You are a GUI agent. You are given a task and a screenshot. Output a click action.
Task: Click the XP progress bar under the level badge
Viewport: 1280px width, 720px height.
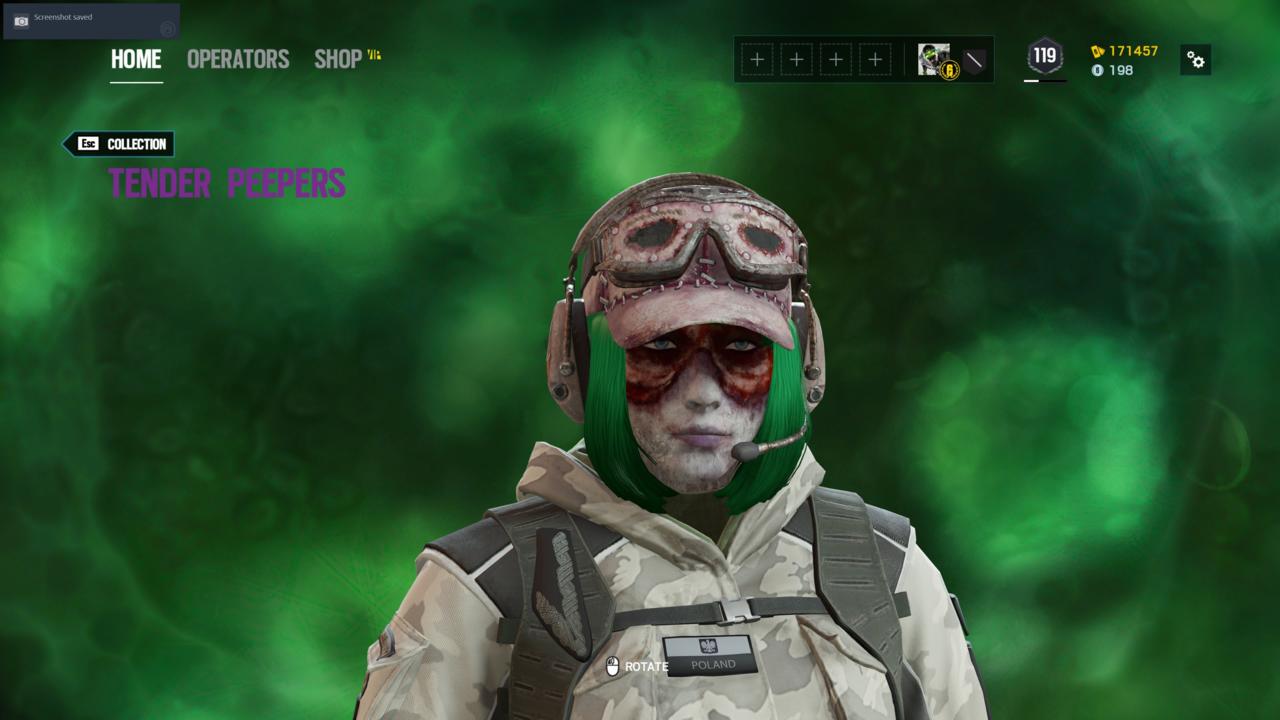click(1043, 81)
